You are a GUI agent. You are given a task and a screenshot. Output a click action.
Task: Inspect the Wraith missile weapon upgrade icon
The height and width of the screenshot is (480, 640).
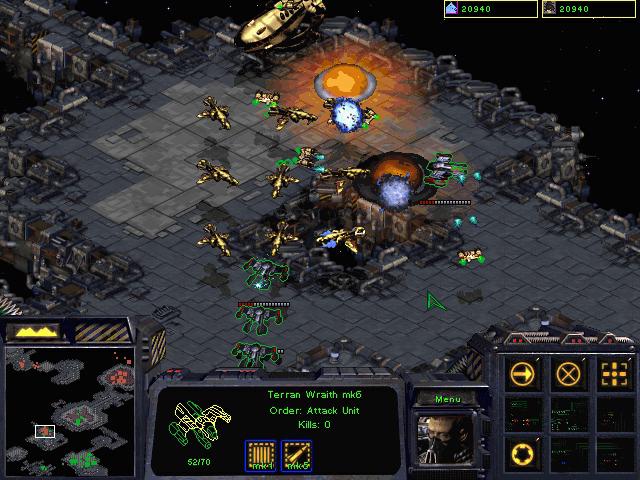pos(297,456)
